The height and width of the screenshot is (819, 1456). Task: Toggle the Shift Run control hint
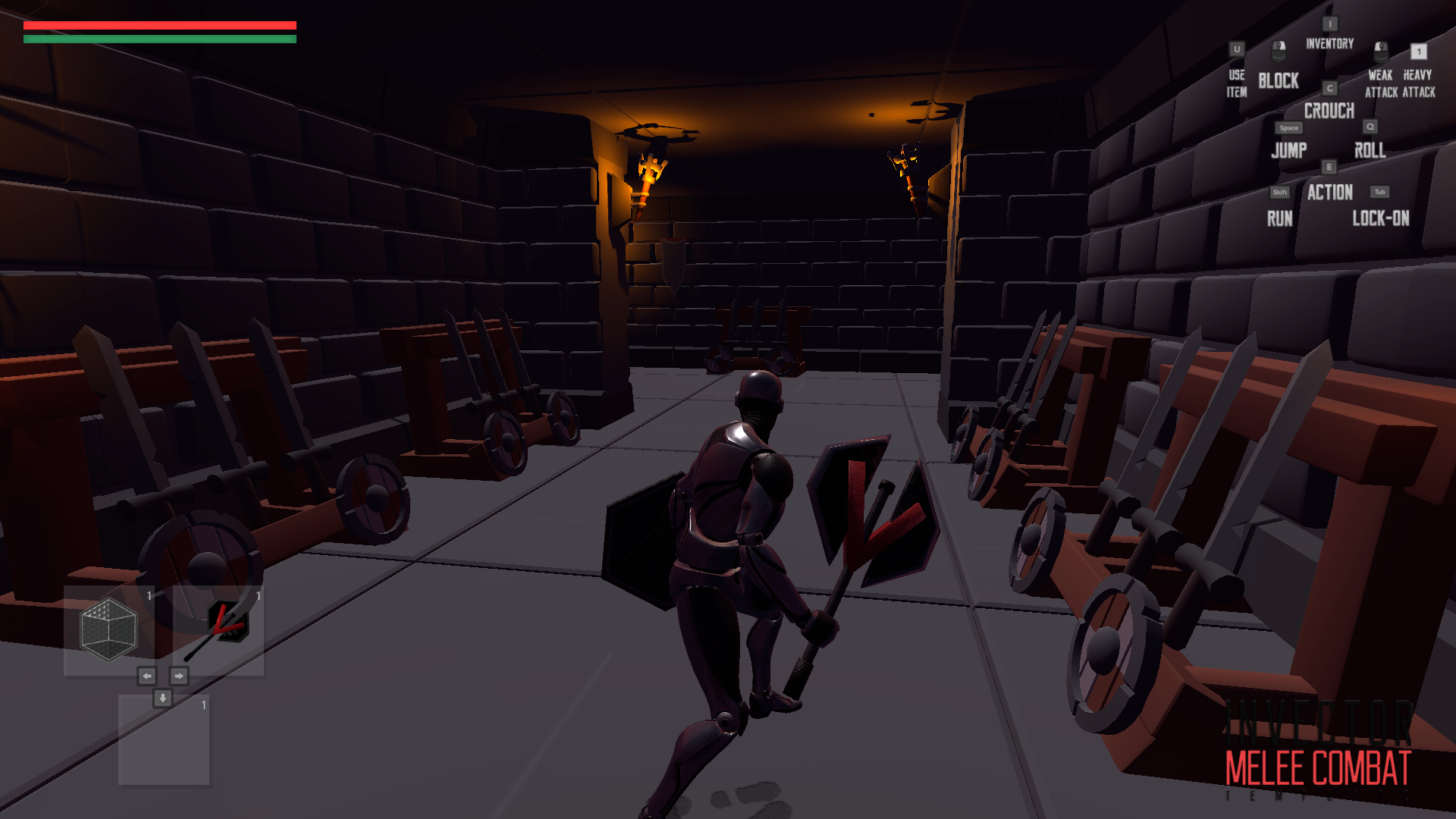tap(1279, 193)
